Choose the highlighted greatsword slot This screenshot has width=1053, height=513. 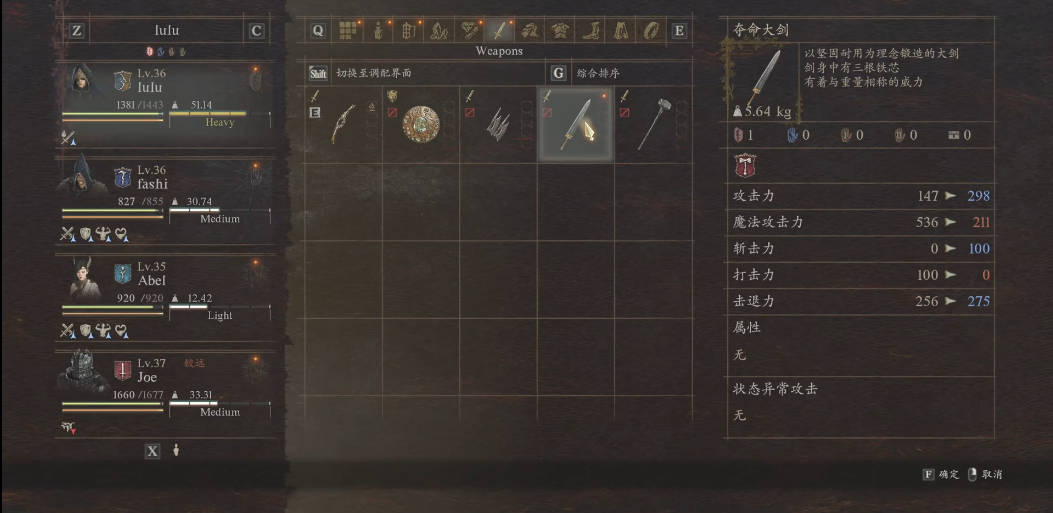coord(576,124)
